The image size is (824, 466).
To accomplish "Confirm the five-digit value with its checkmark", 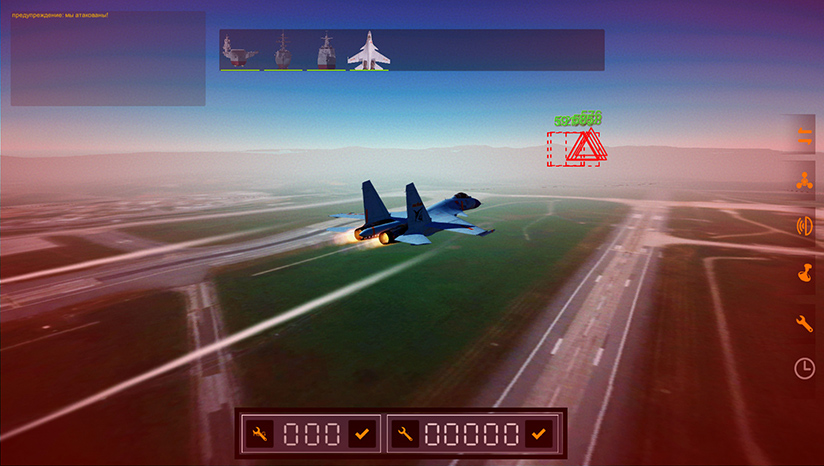I will [539, 434].
